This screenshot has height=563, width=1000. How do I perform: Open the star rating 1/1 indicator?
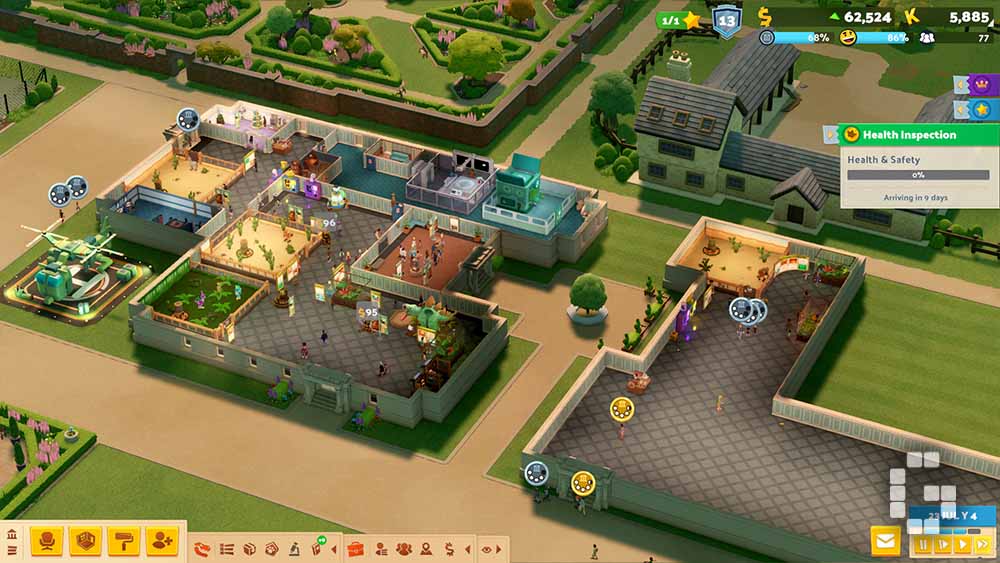[678, 20]
